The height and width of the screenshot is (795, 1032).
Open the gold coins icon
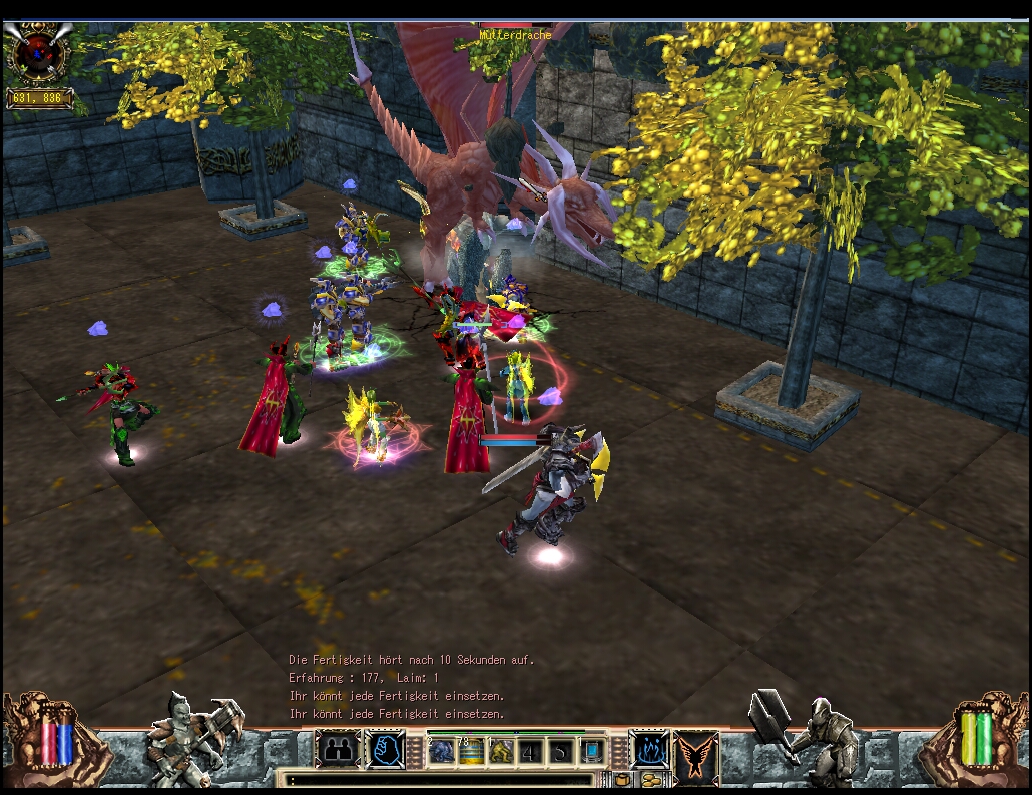click(x=651, y=780)
